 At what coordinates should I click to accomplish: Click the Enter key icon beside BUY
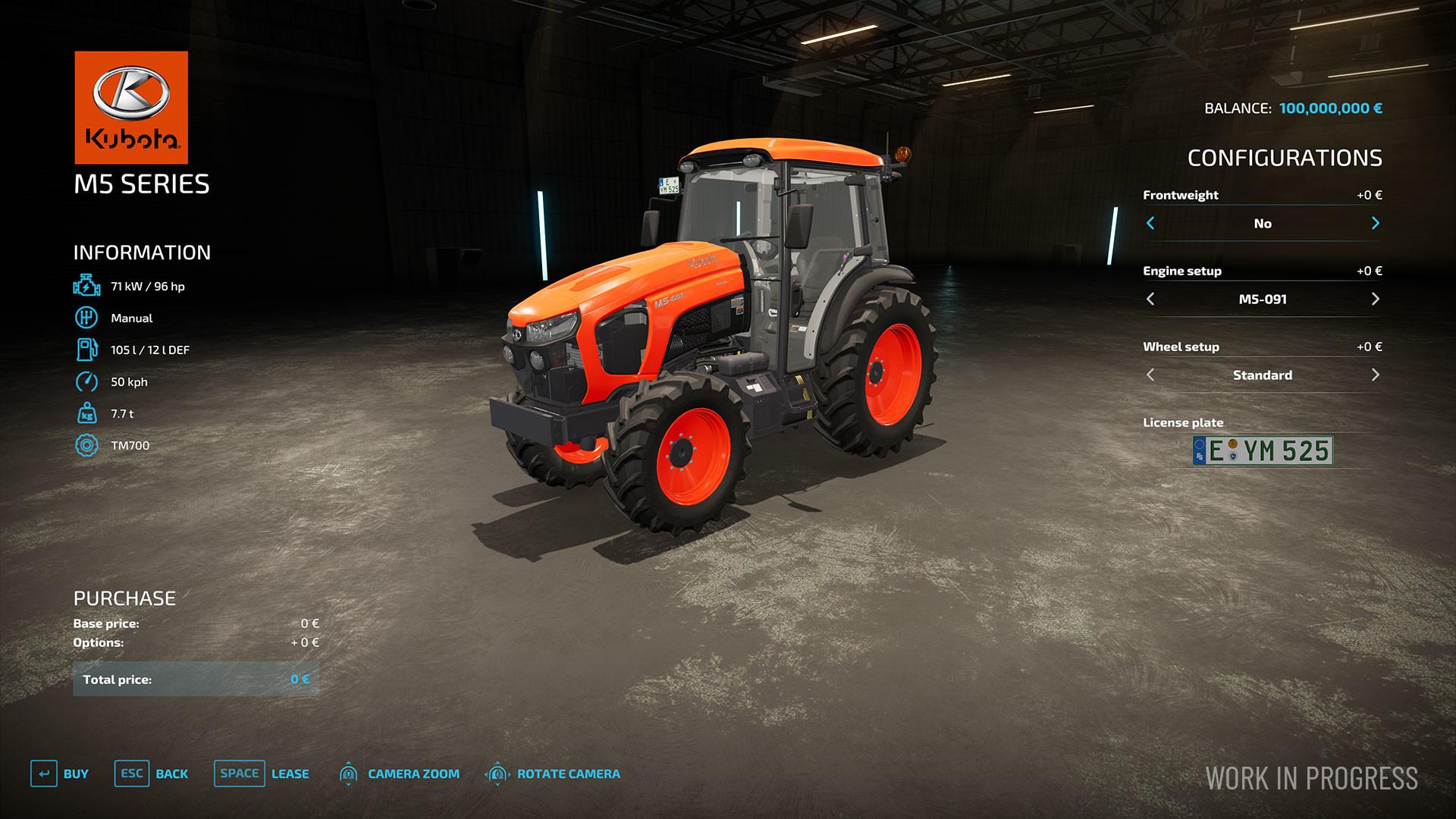pyautogui.click(x=45, y=773)
